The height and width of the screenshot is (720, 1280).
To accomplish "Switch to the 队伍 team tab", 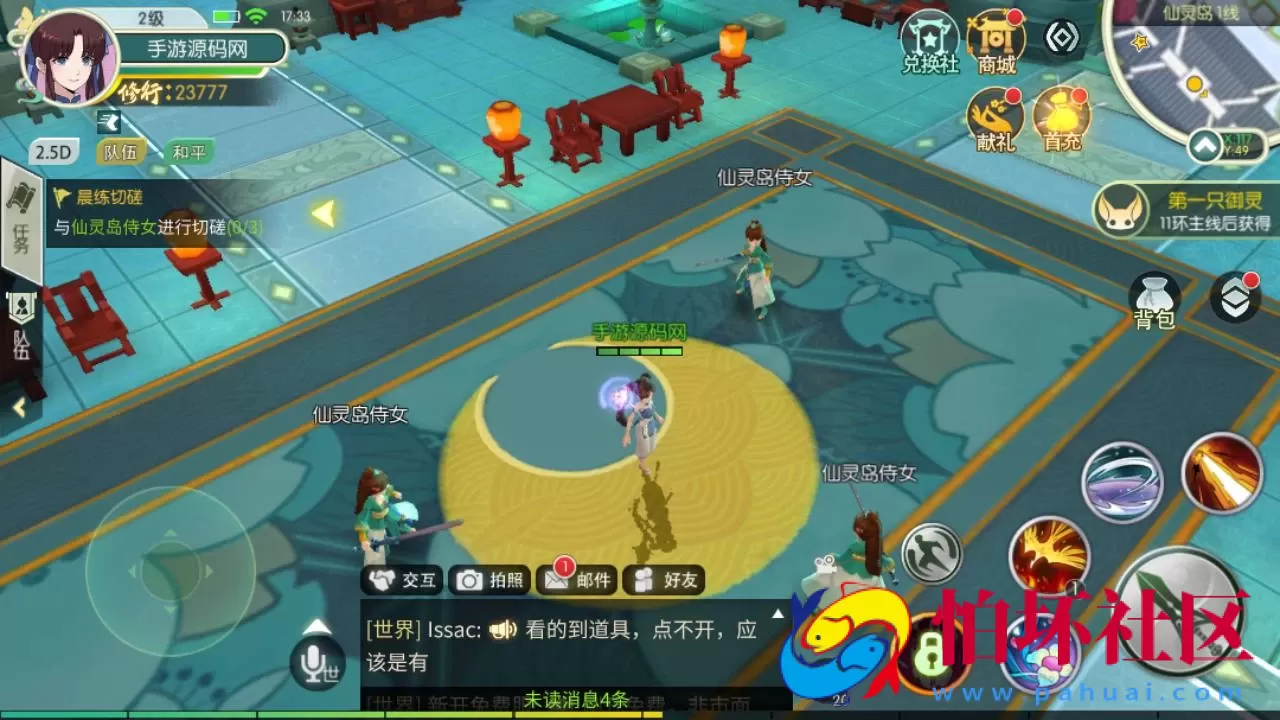I will click(x=119, y=149).
